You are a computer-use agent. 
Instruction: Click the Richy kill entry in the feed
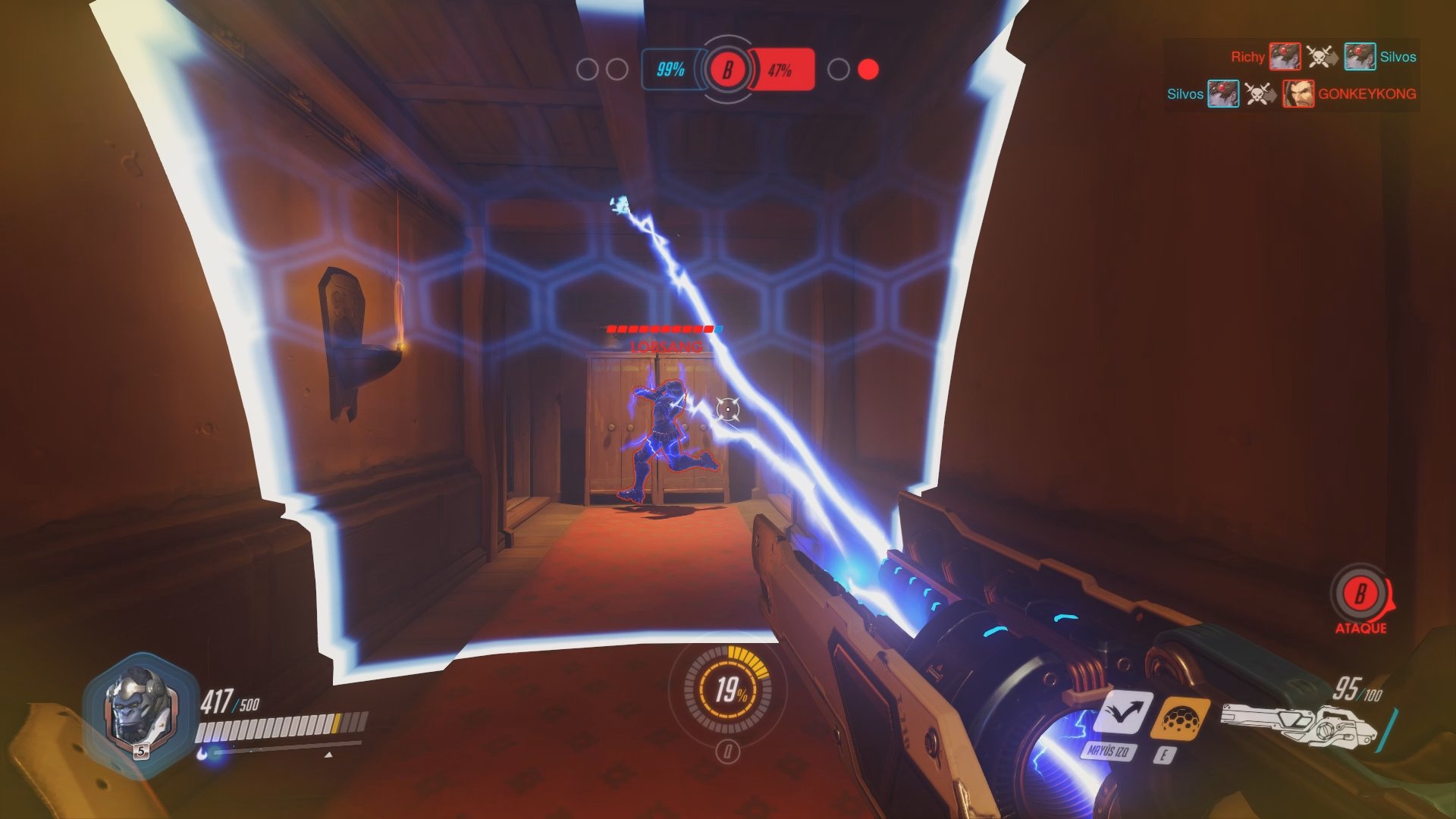tap(1247, 56)
